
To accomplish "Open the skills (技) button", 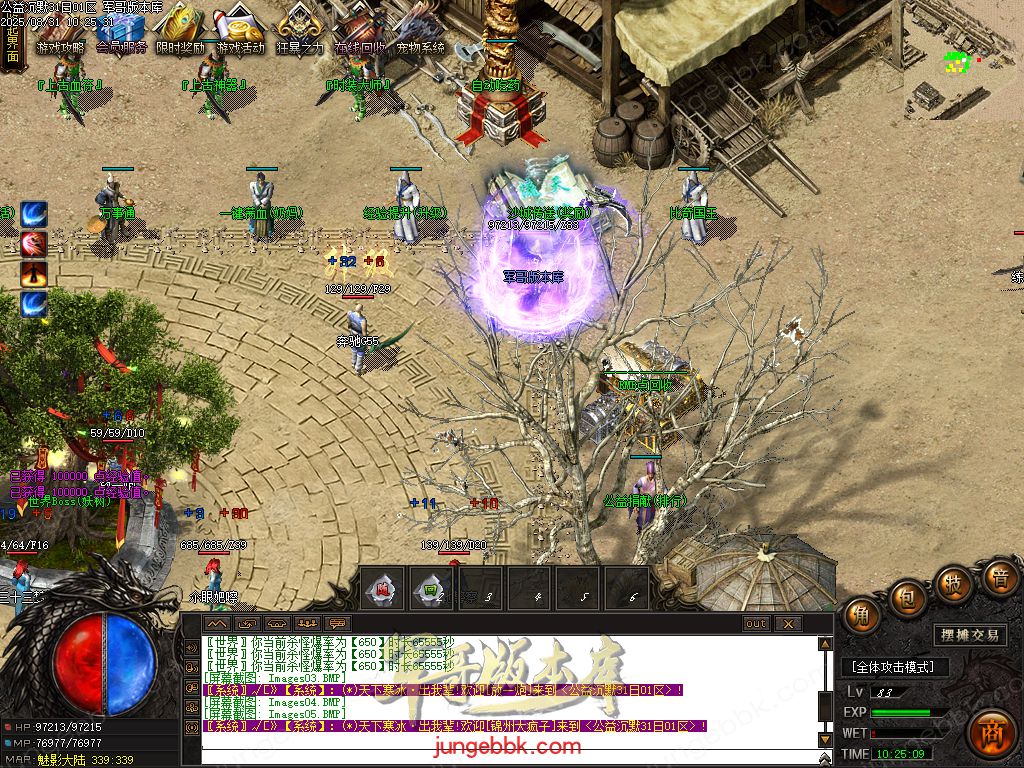I will pyautogui.click(x=953, y=584).
